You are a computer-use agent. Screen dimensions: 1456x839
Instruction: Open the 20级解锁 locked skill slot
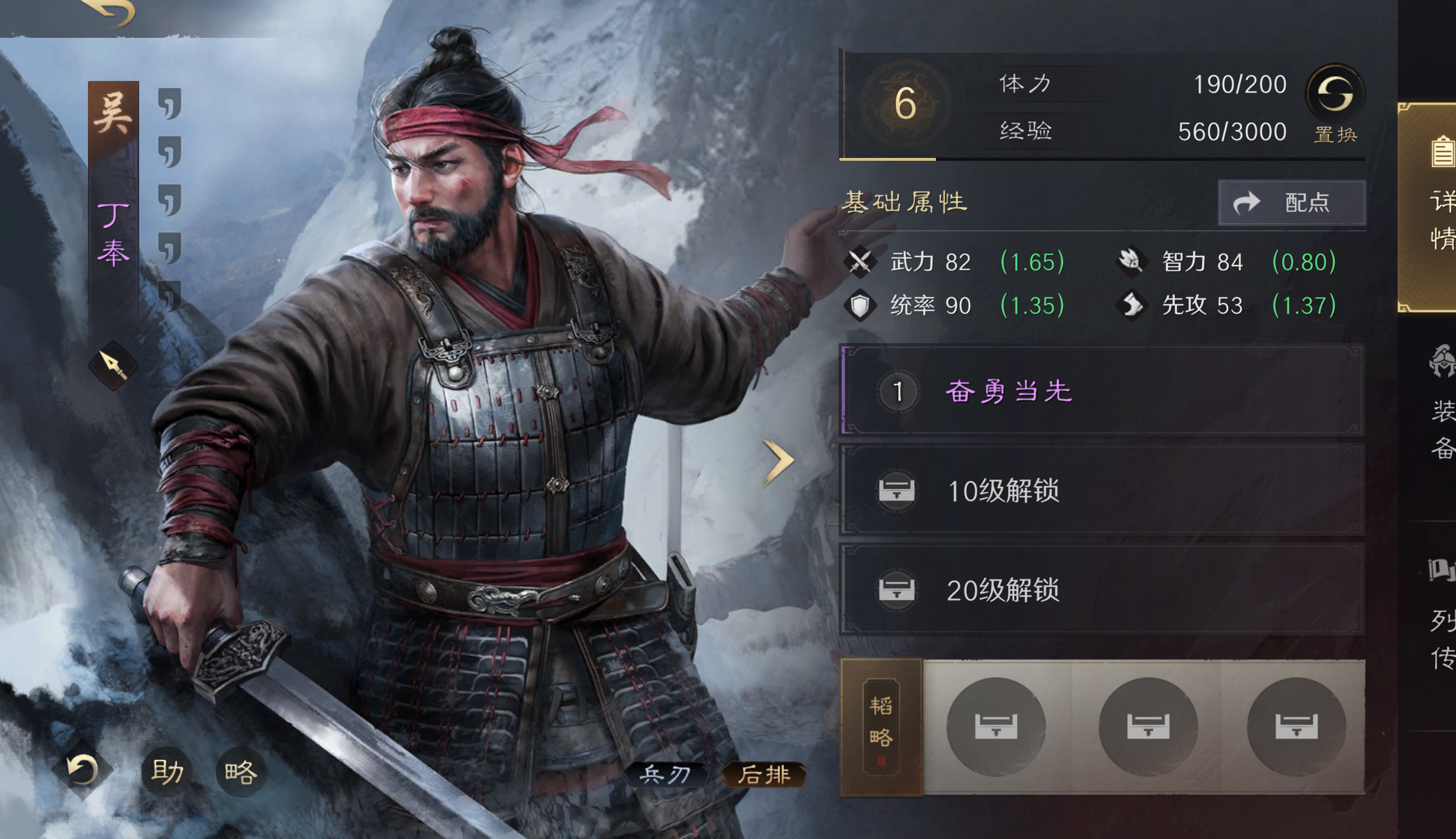click(1105, 590)
